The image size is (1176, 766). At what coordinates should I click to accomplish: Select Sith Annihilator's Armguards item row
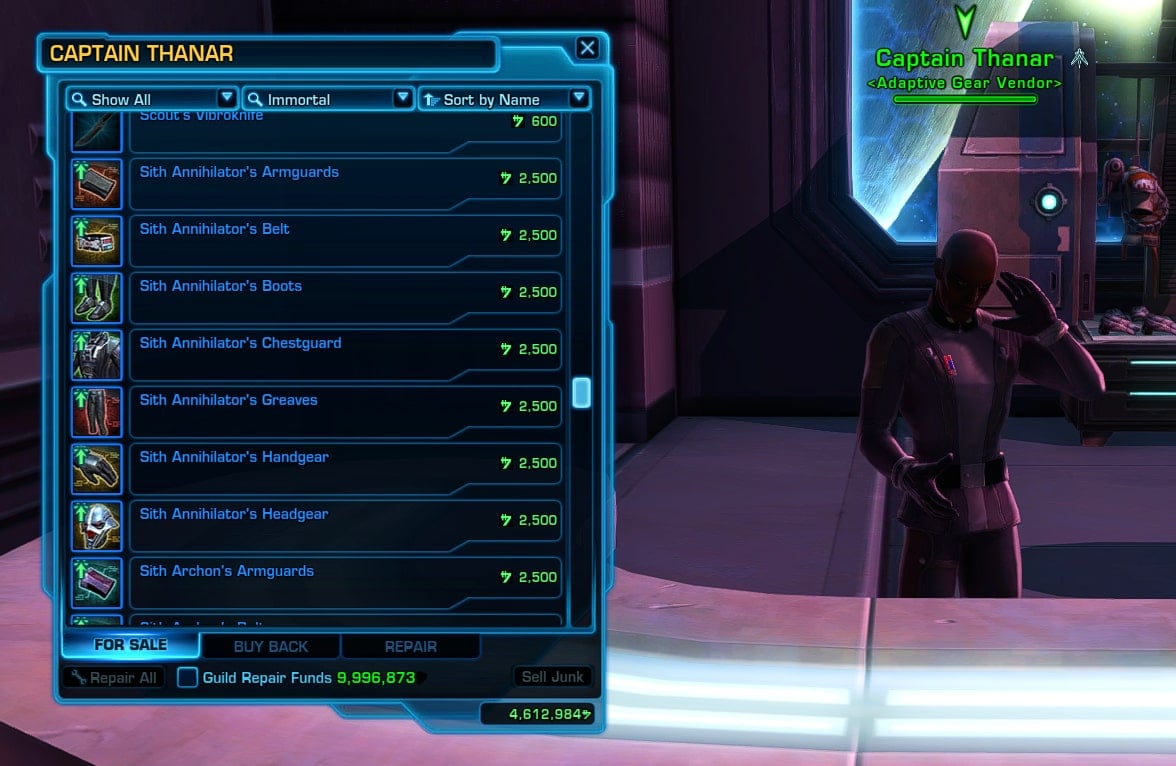click(345, 183)
